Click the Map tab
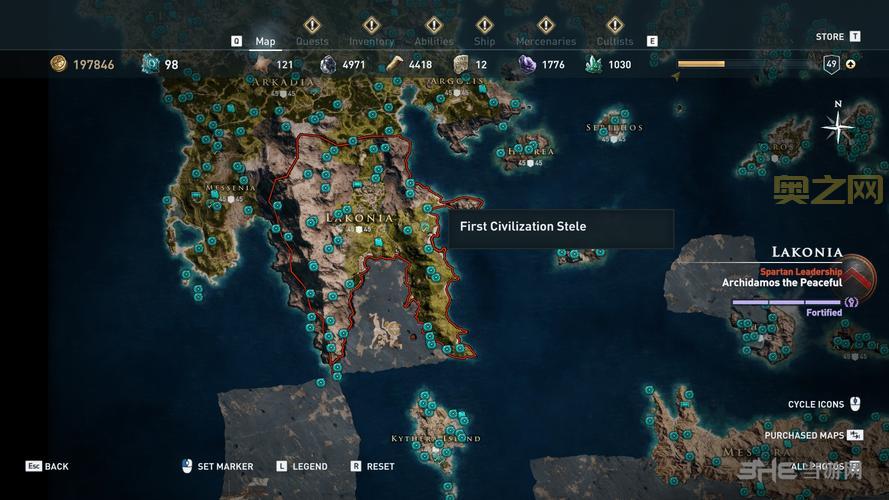Viewport: 889px width, 500px height. 265,41
